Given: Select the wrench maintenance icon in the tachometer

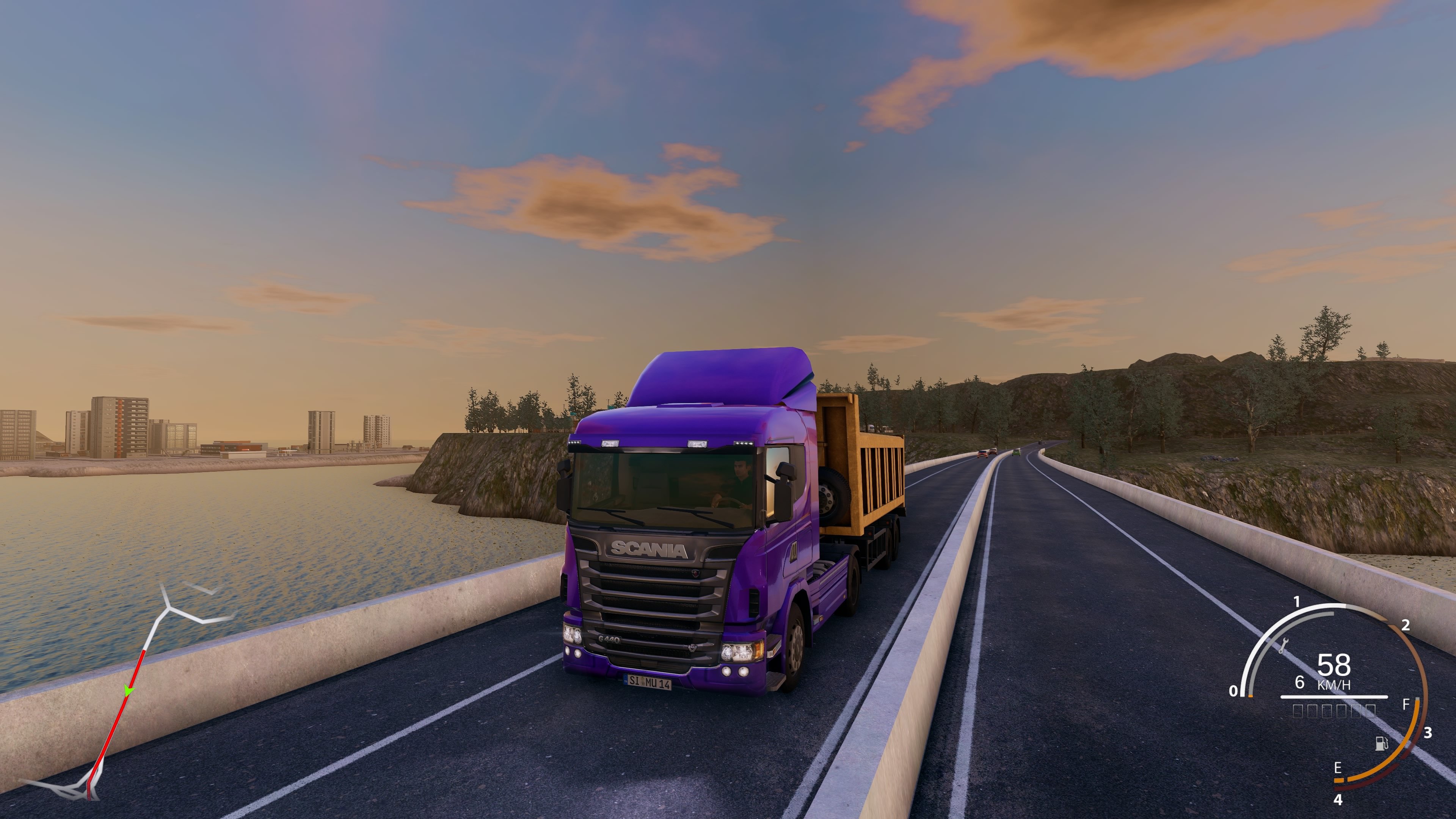Looking at the screenshot, I should (1284, 645).
